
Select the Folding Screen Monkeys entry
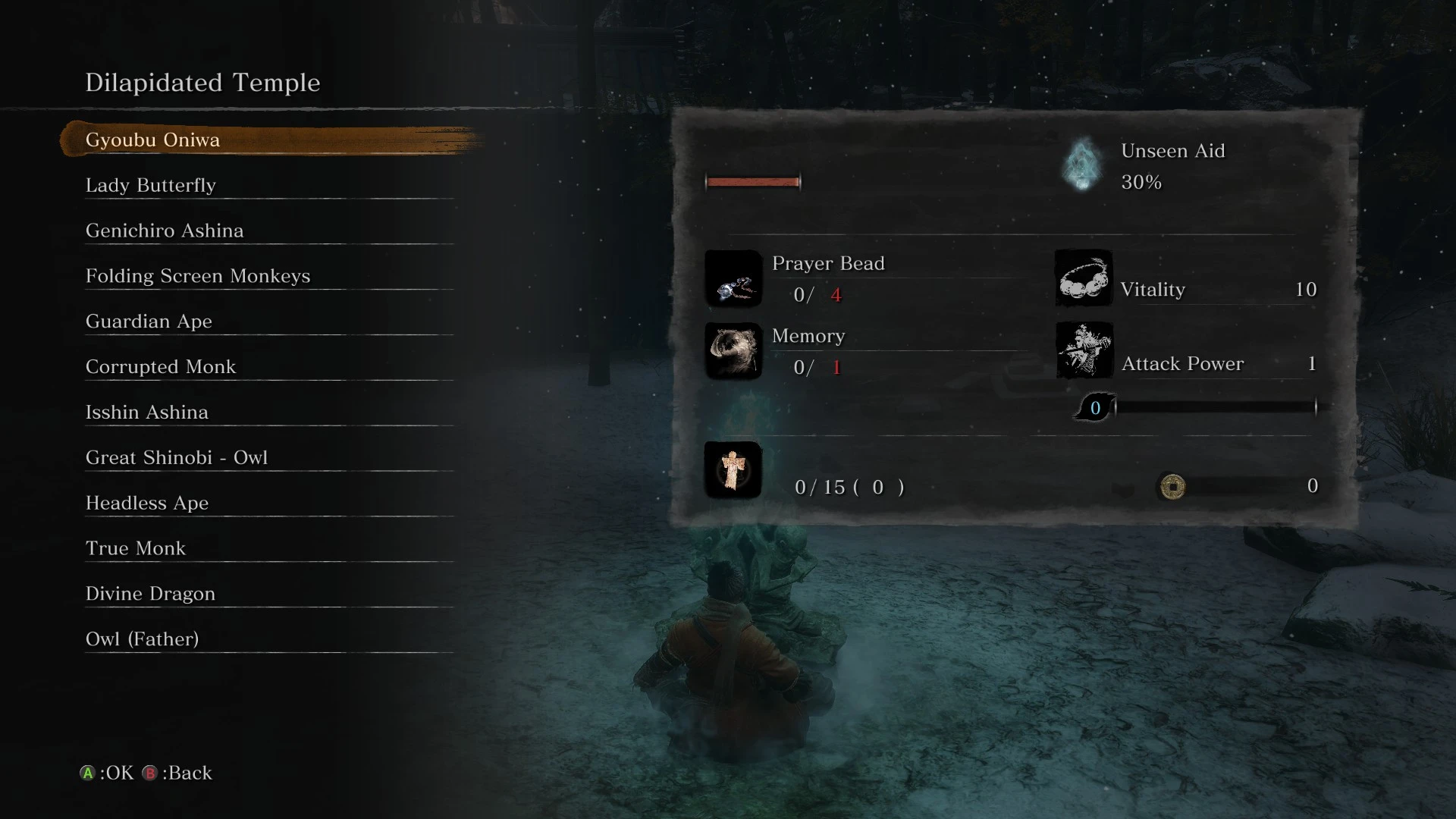coord(197,276)
